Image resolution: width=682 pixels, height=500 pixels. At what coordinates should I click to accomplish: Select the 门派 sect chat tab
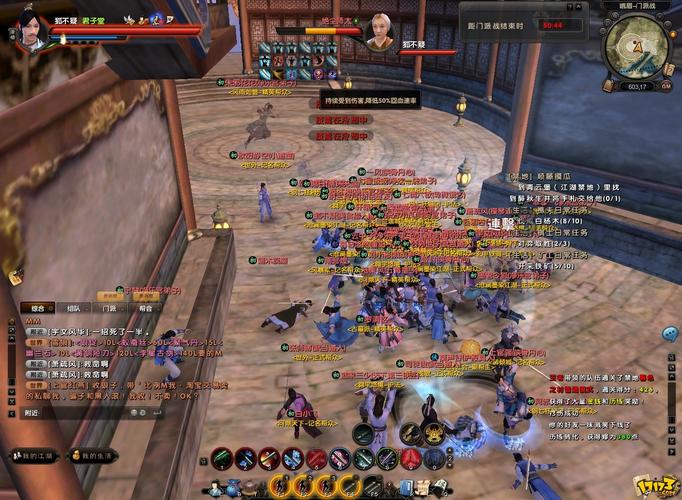tap(109, 308)
